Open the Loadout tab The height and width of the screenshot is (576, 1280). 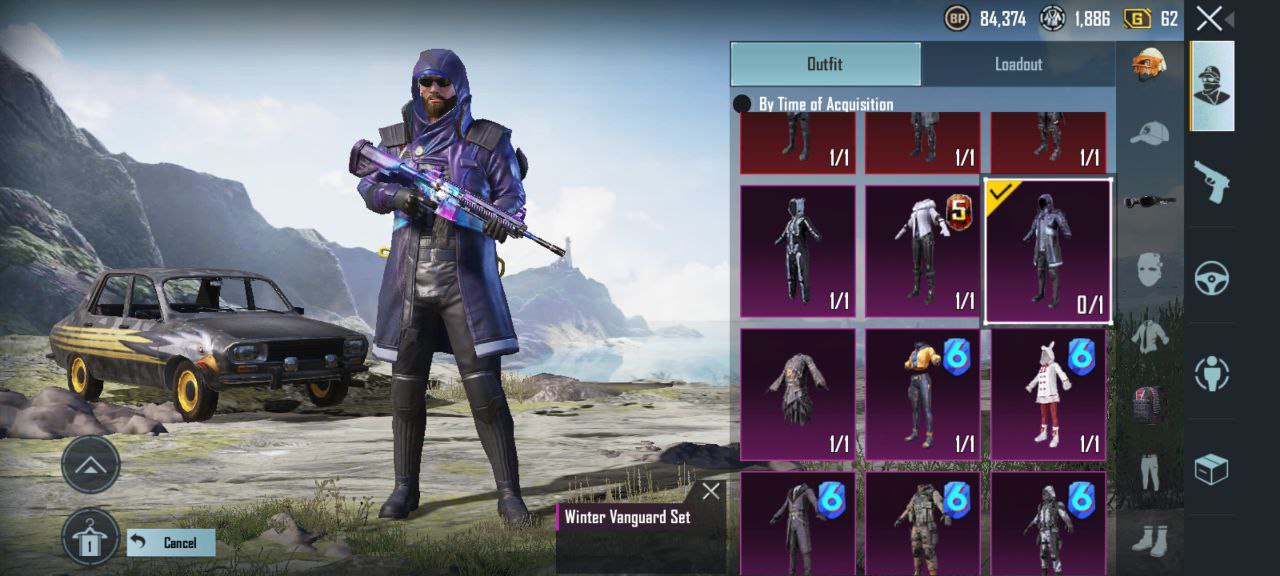(1018, 64)
